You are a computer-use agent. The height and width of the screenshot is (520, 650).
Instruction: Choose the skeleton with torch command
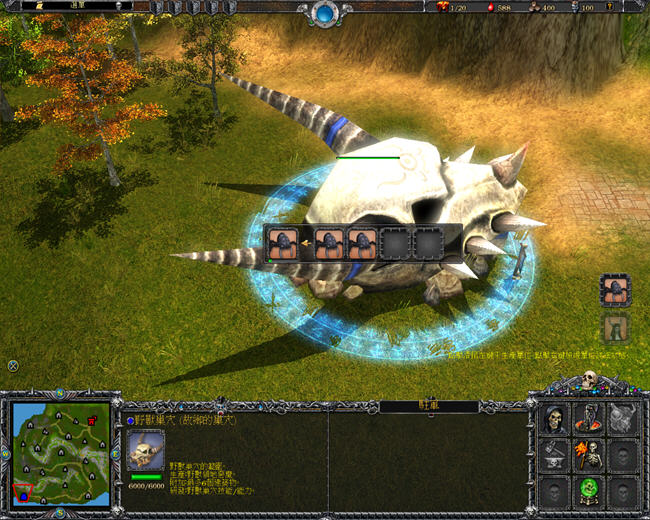pyautogui.click(x=589, y=455)
